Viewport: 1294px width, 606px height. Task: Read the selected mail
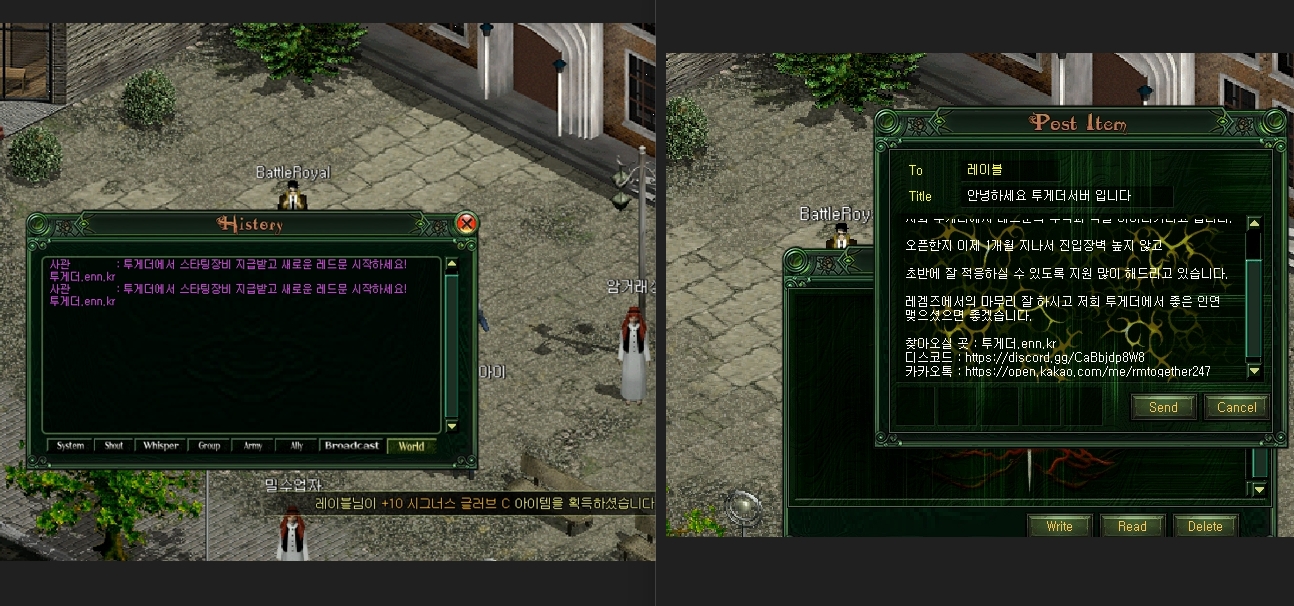[1132, 526]
